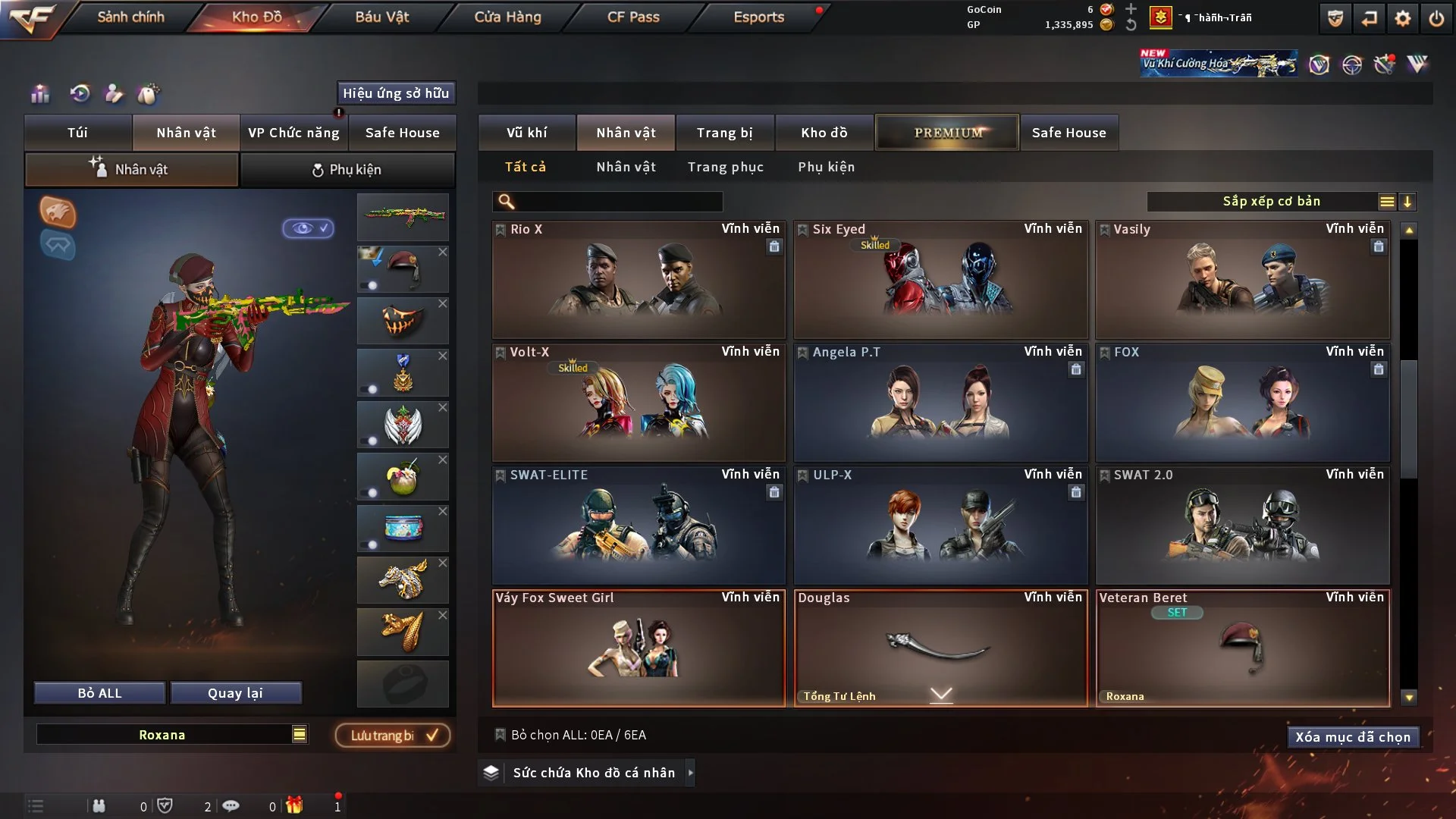
Task: Switch to the Trang bị equipment tab
Action: tap(724, 133)
